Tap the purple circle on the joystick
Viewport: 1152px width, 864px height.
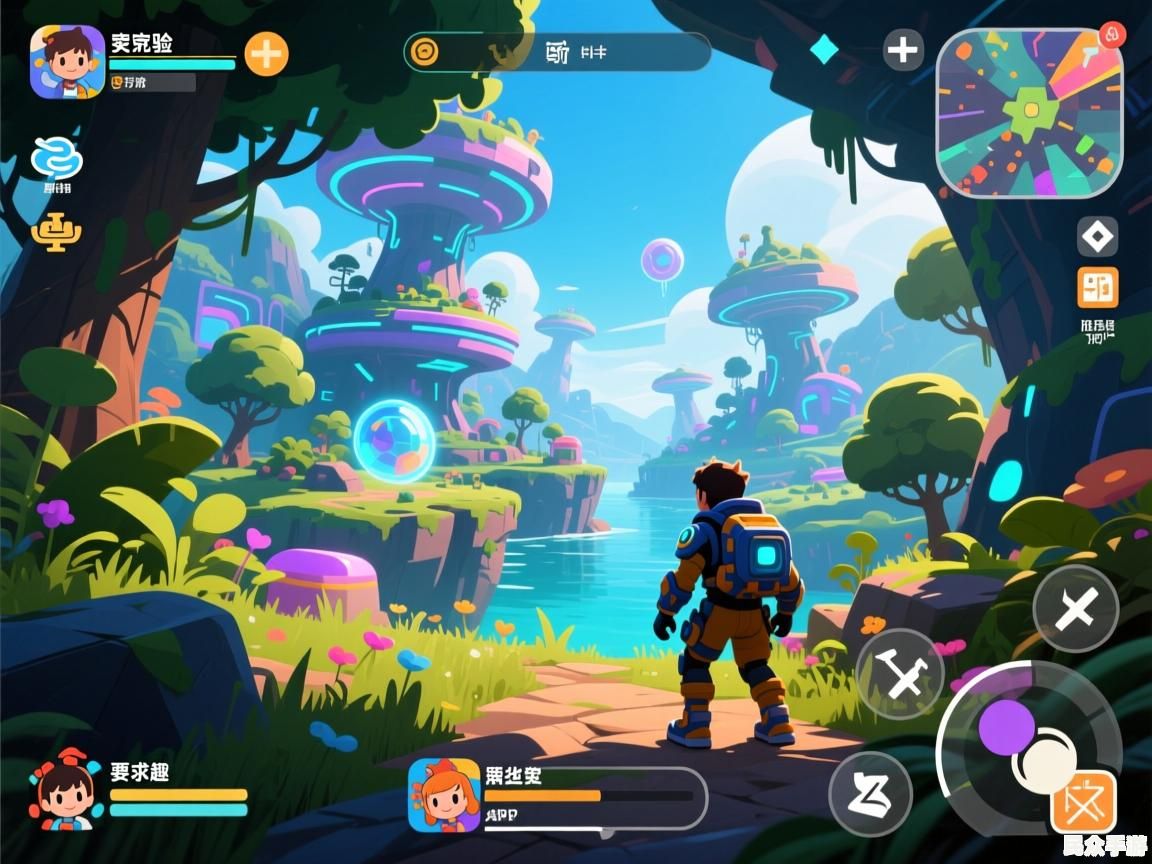tap(1006, 727)
